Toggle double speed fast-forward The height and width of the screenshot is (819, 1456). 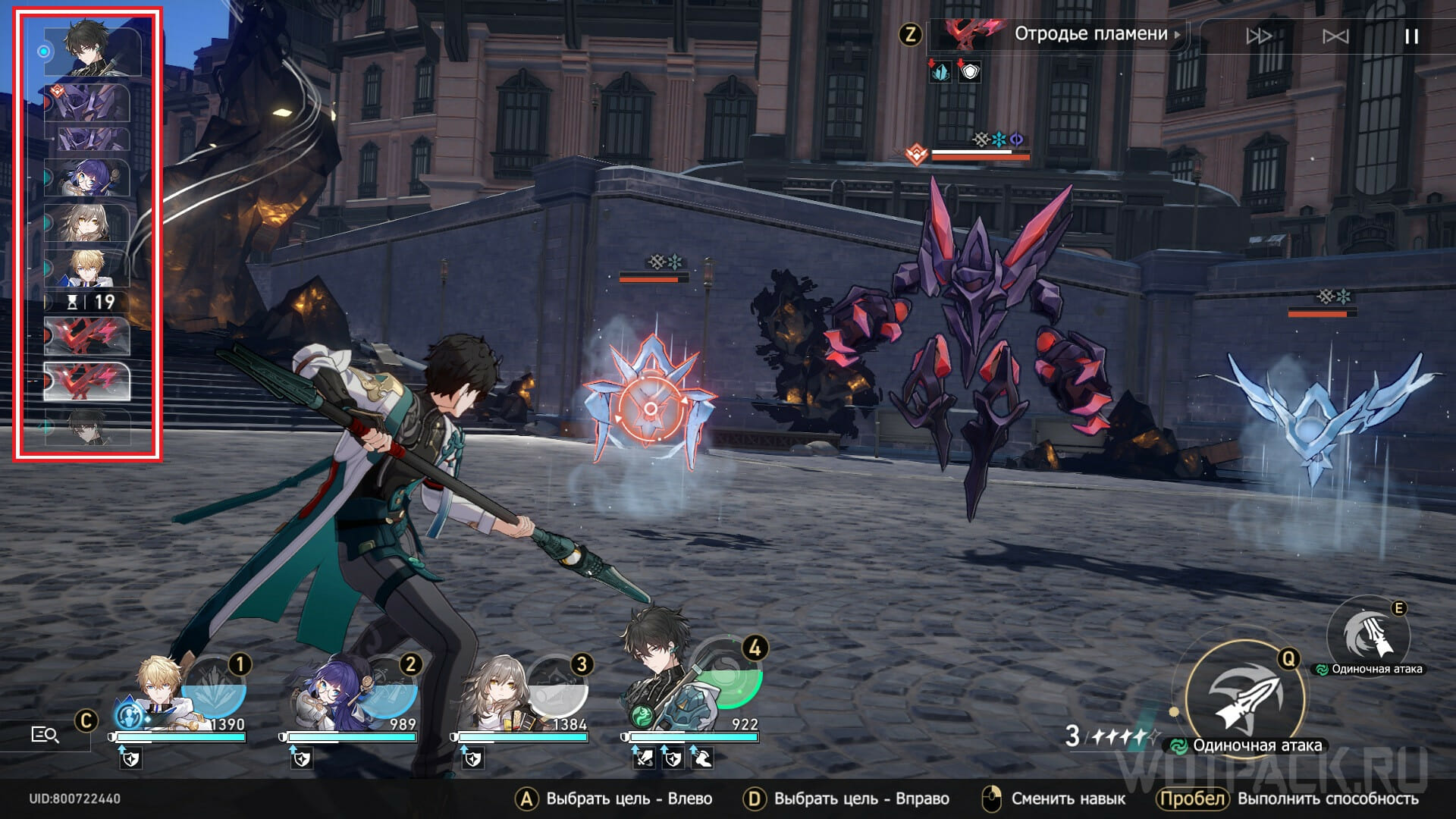click(1259, 36)
